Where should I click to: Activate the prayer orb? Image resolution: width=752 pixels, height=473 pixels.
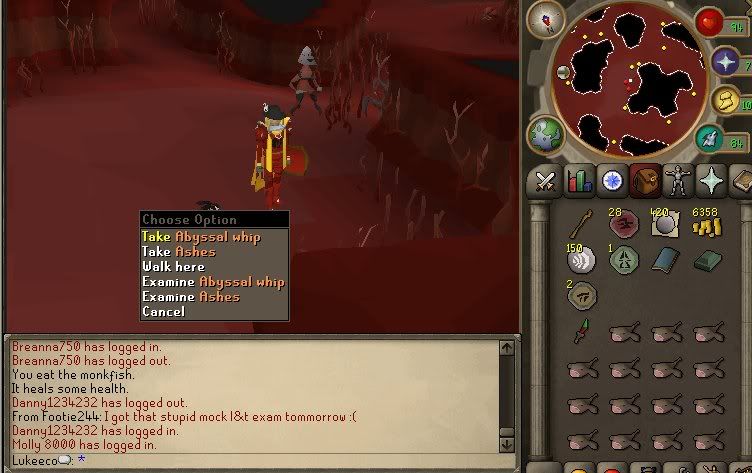(725, 62)
